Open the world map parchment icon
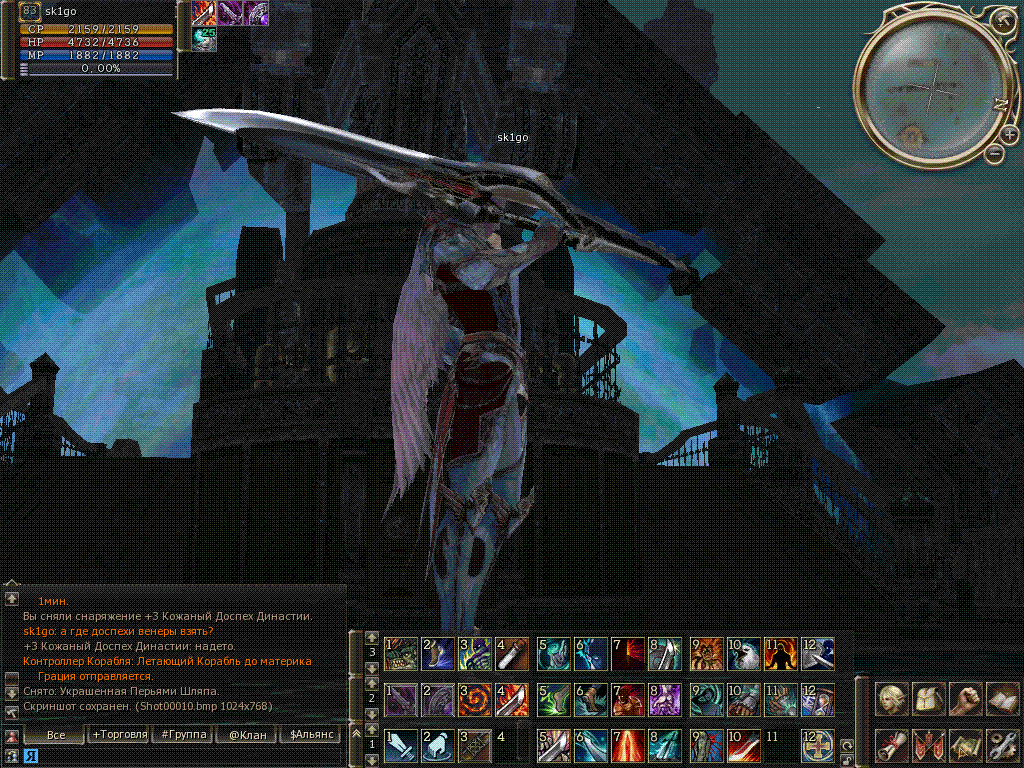 pyautogui.click(x=965, y=745)
